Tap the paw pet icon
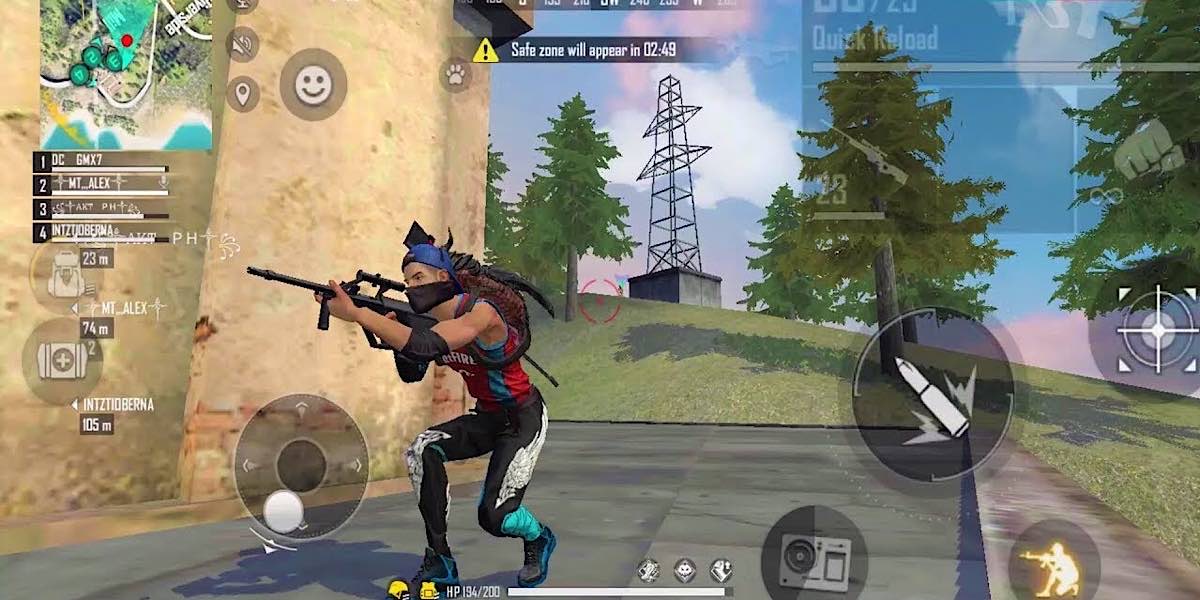The width and height of the screenshot is (1200, 600). (x=456, y=73)
